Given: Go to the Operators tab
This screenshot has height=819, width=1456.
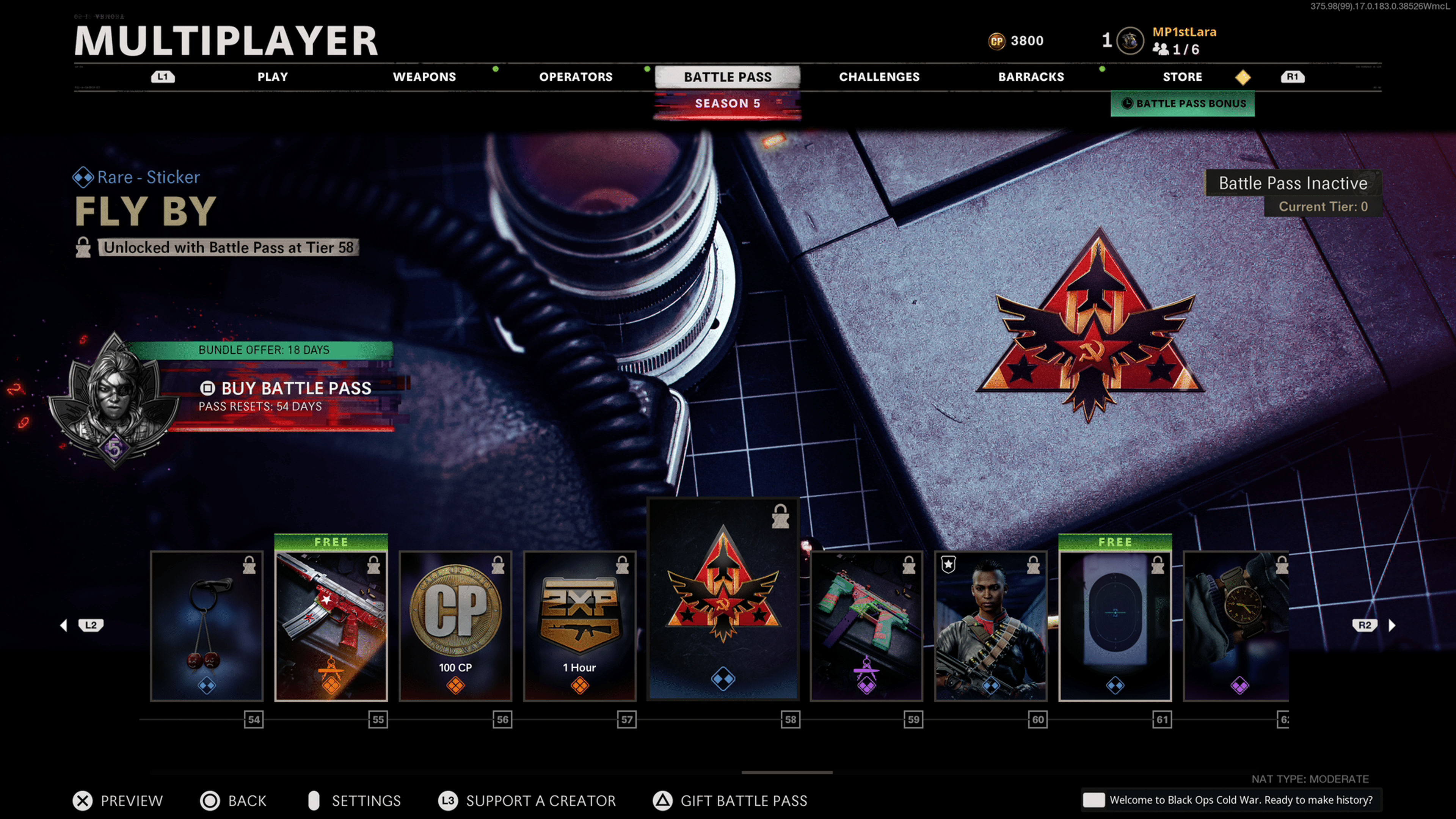Looking at the screenshot, I should pos(576,77).
